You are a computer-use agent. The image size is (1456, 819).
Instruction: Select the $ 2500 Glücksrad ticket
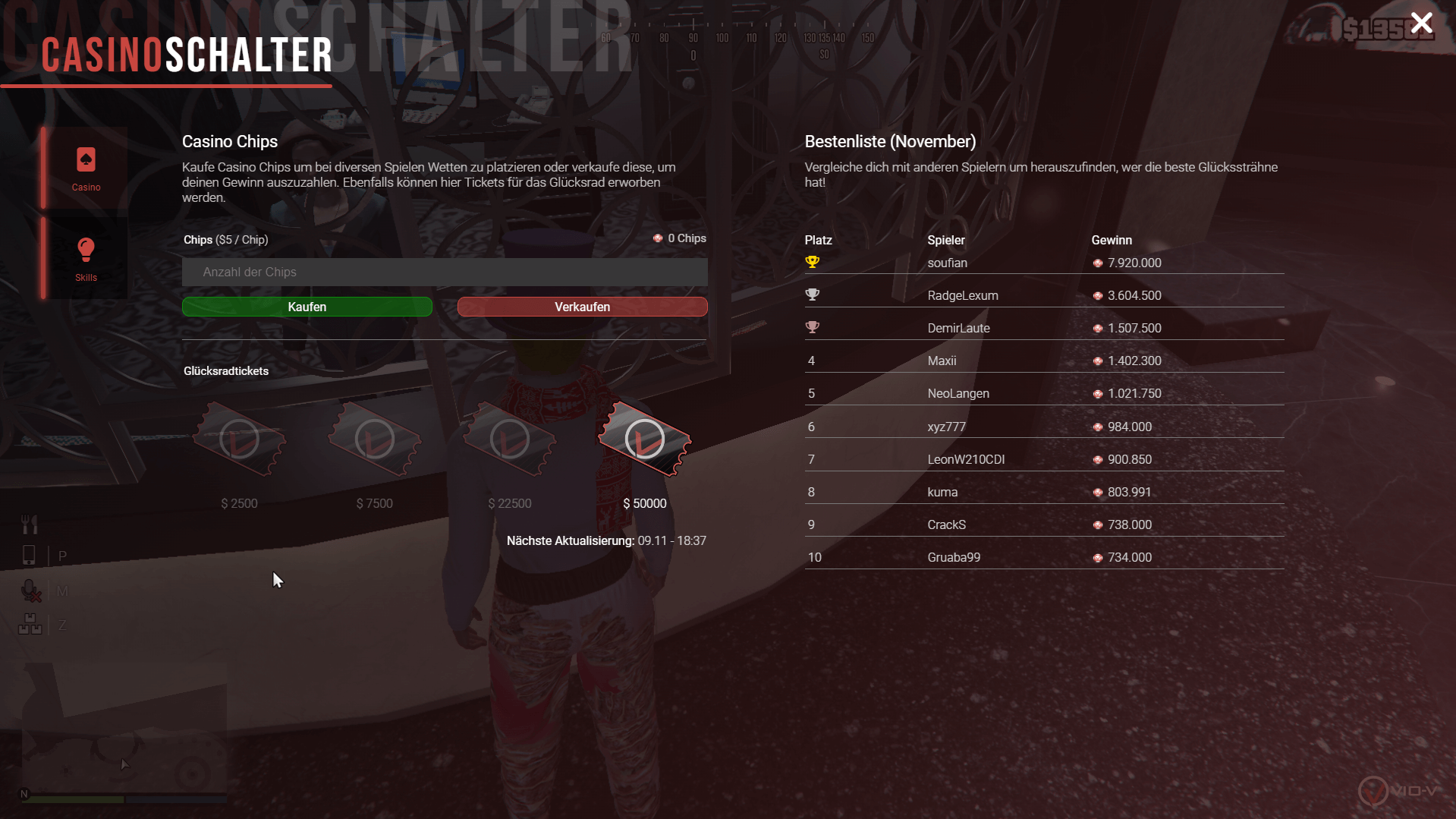[239, 440]
